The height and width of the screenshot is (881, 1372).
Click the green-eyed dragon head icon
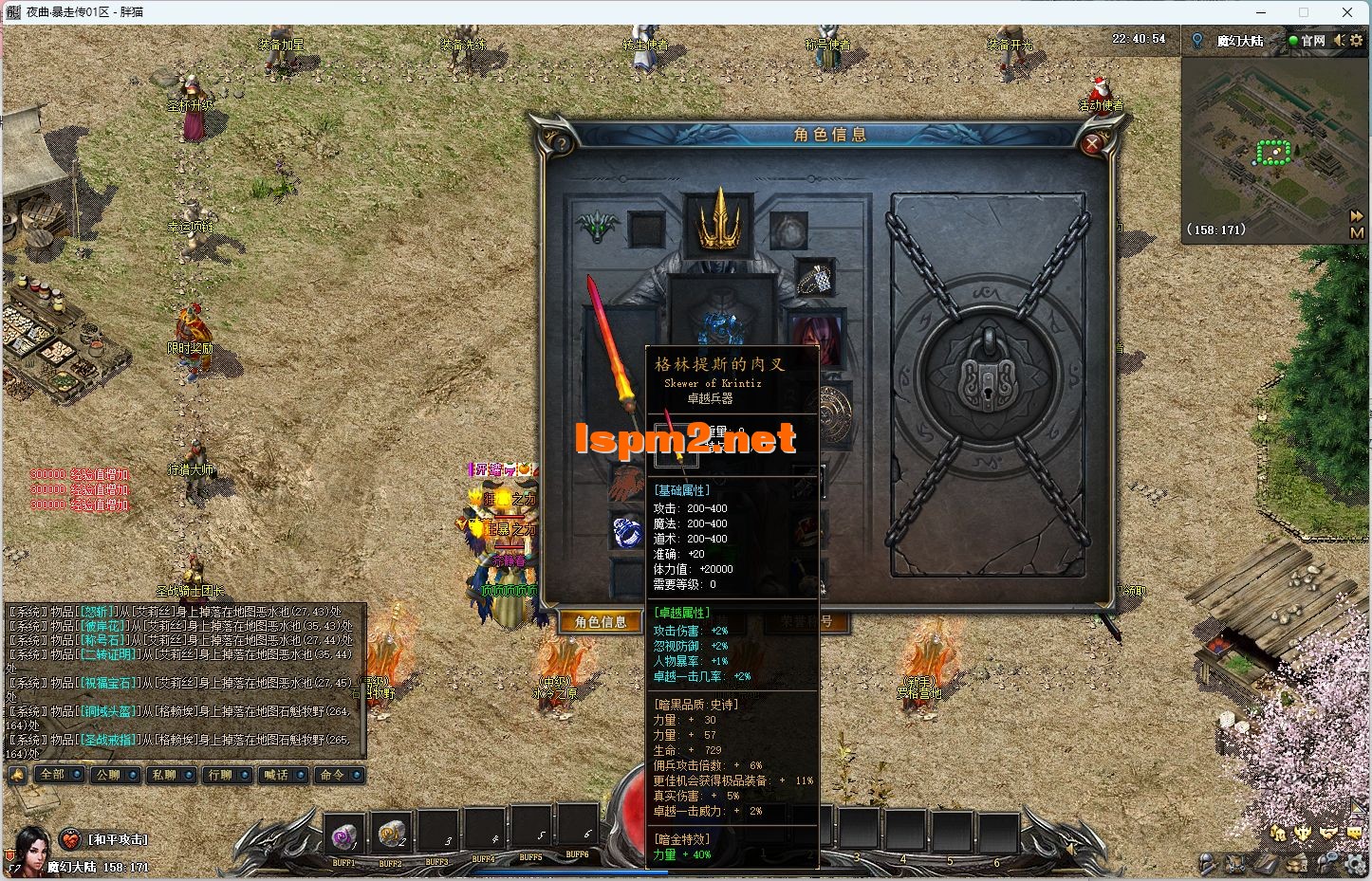click(598, 228)
